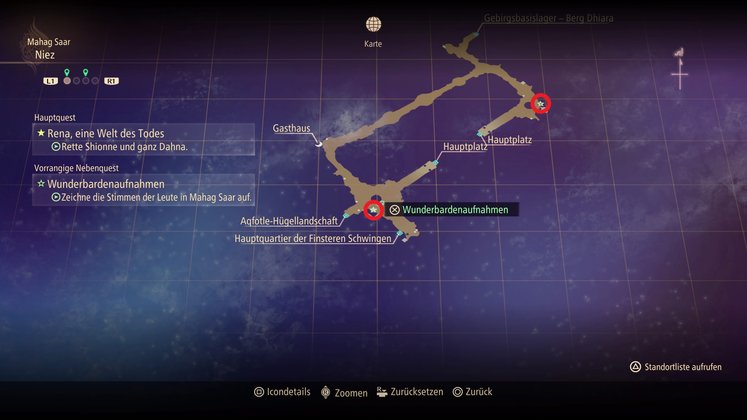Choose the Hauptquartier der Finsteren Schwingen label
This screenshot has width=747, height=420.
313,239
